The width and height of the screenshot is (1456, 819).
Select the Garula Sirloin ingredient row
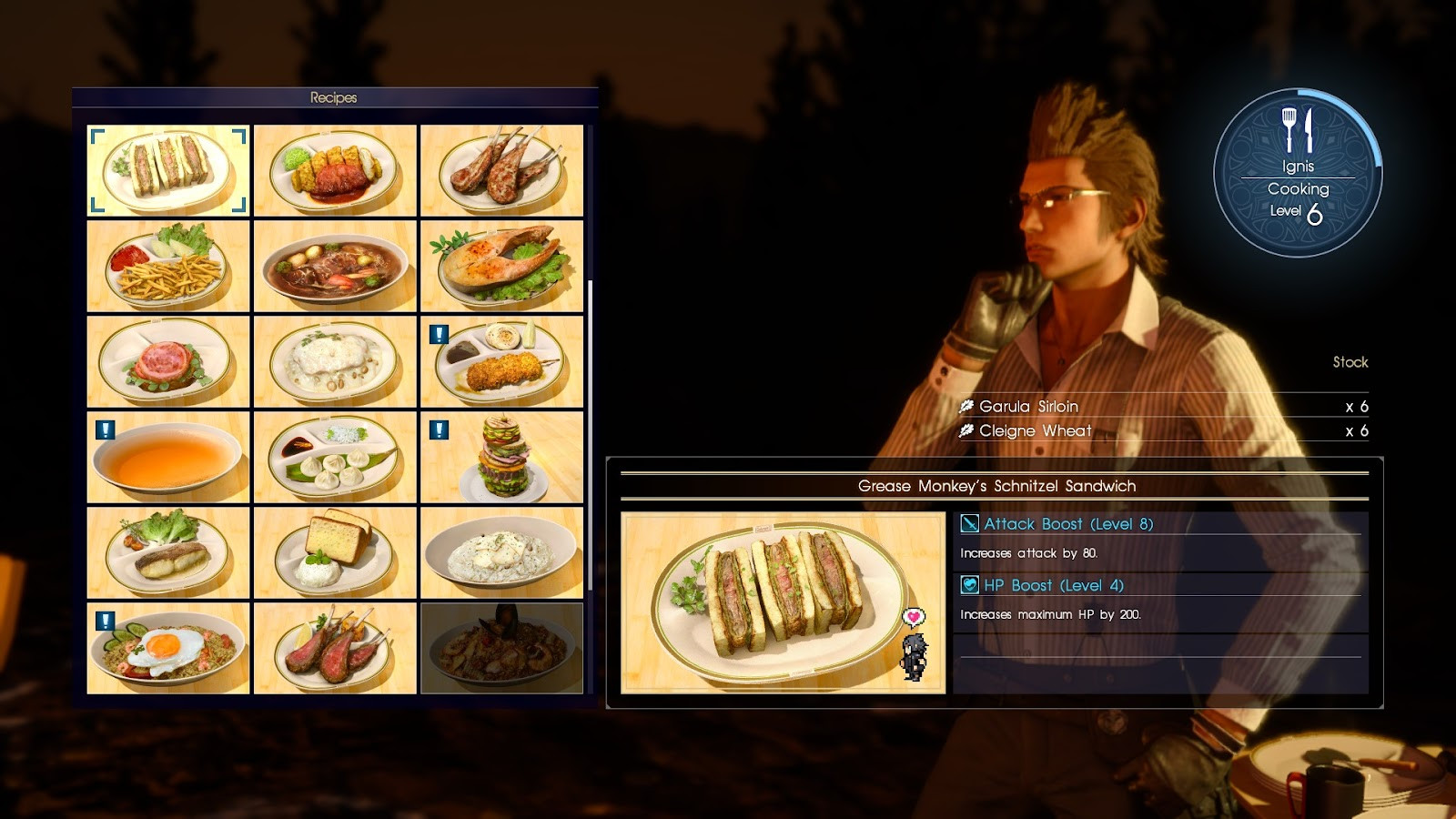(x=1163, y=406)
